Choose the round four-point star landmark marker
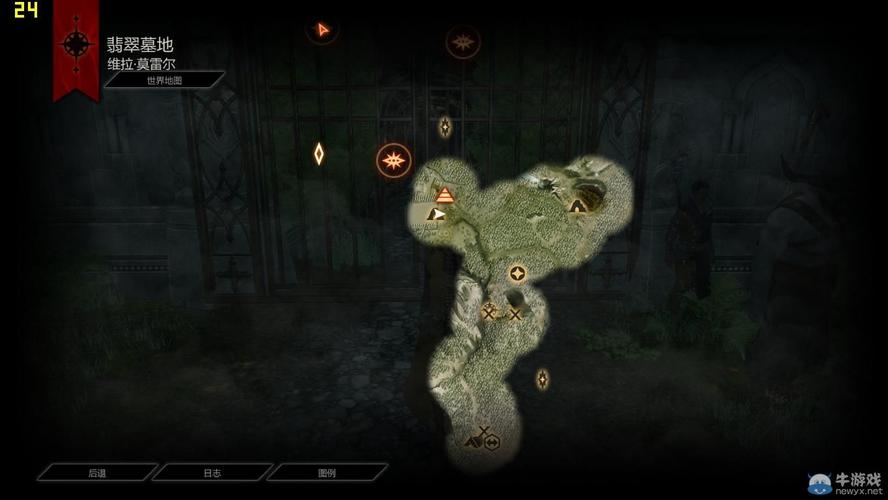This screenshot has width=888, height=500. coord(517,273)
